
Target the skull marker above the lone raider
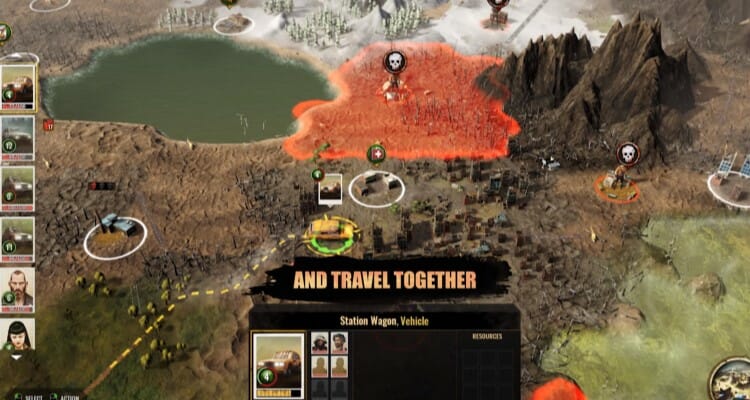click(x=627, y=153)
